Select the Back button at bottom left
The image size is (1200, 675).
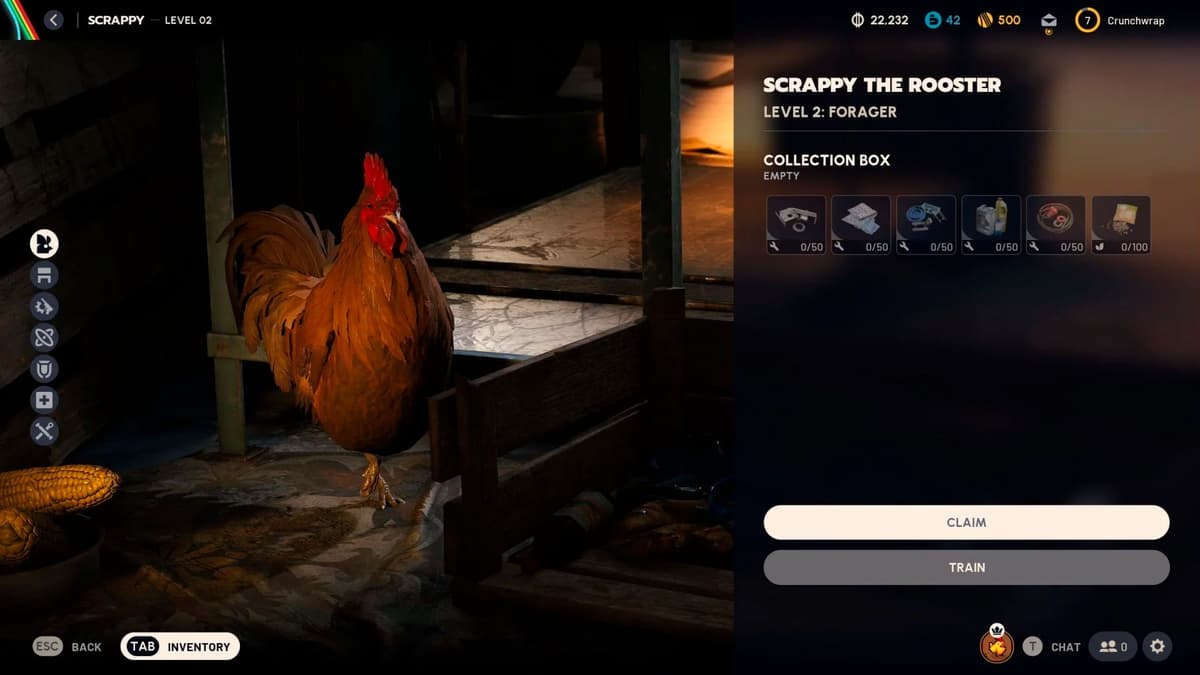68,646
